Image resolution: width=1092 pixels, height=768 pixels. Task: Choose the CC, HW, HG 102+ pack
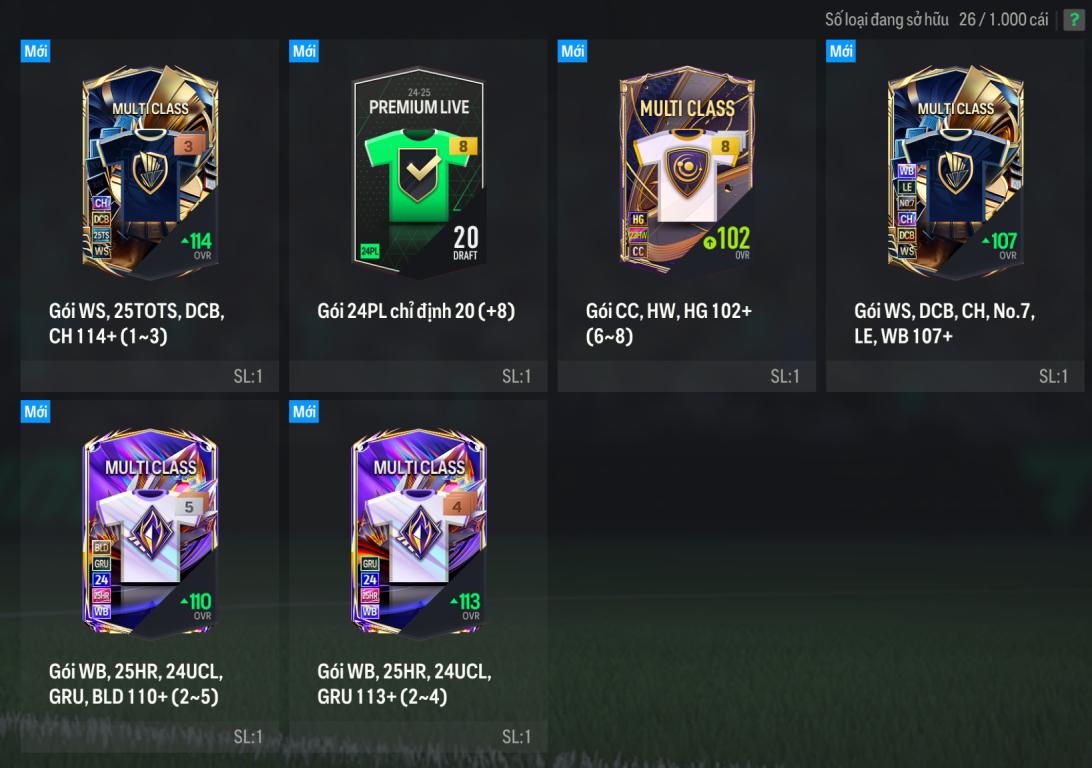pos(687,172)
